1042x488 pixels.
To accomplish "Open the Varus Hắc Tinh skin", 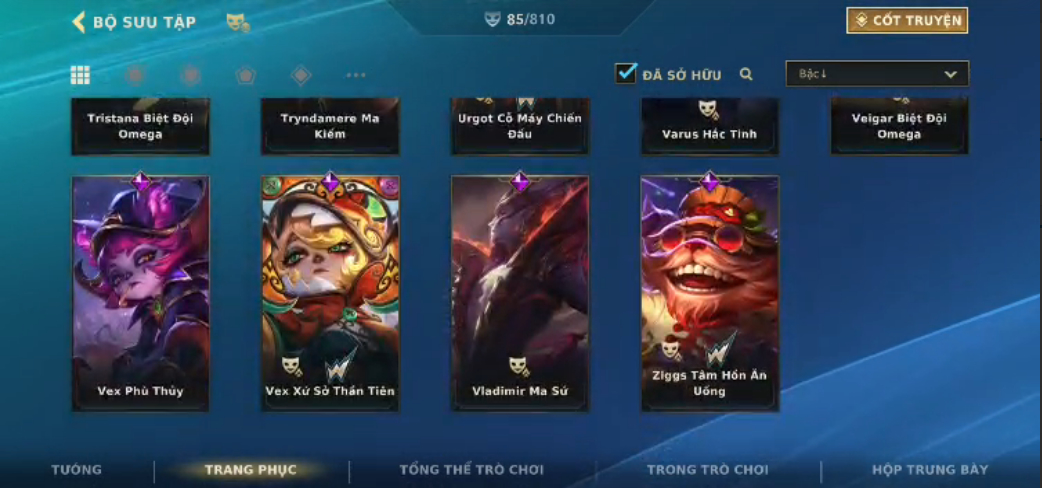I will point(710,126).
